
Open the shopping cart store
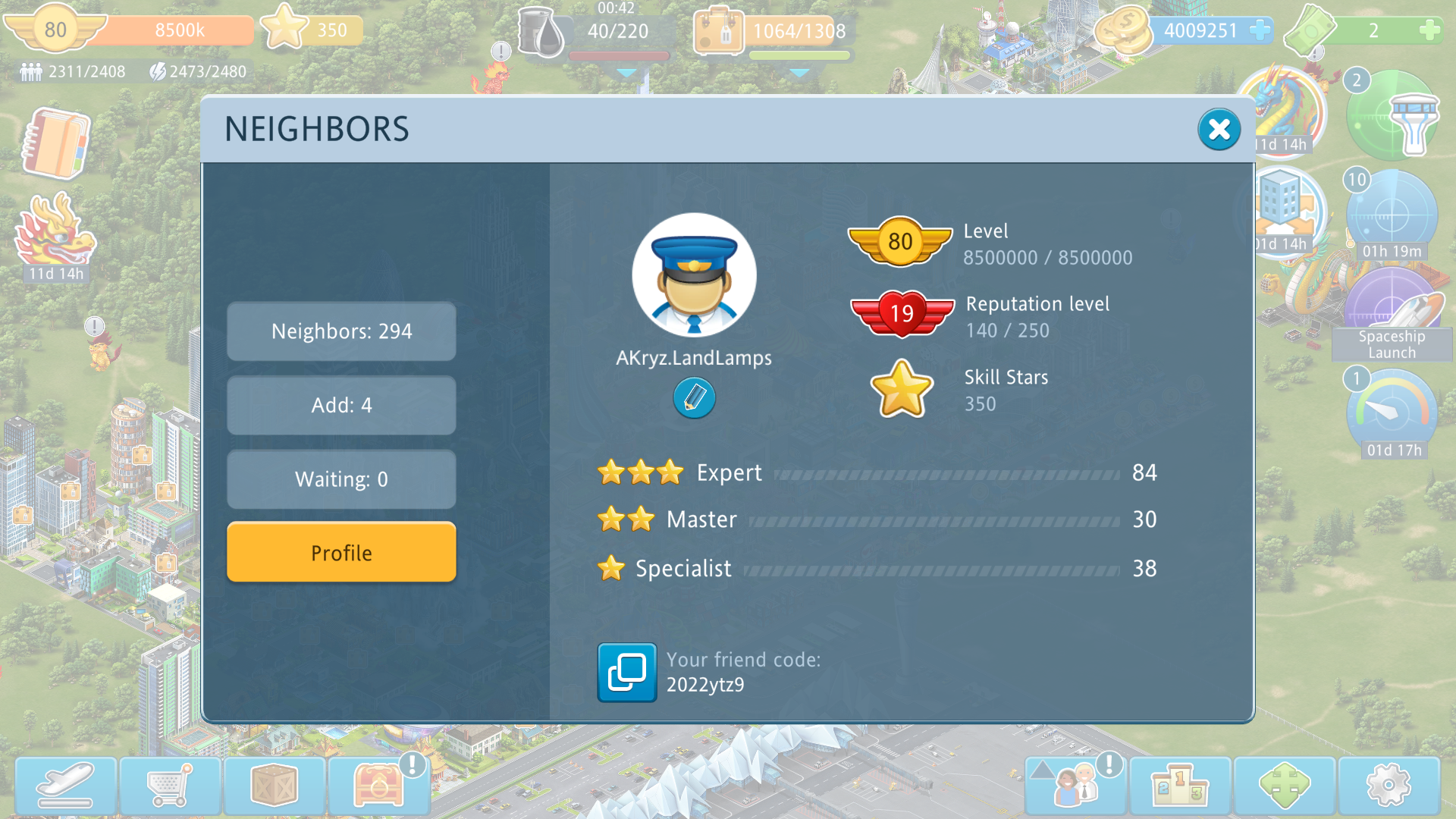point(170,786)
